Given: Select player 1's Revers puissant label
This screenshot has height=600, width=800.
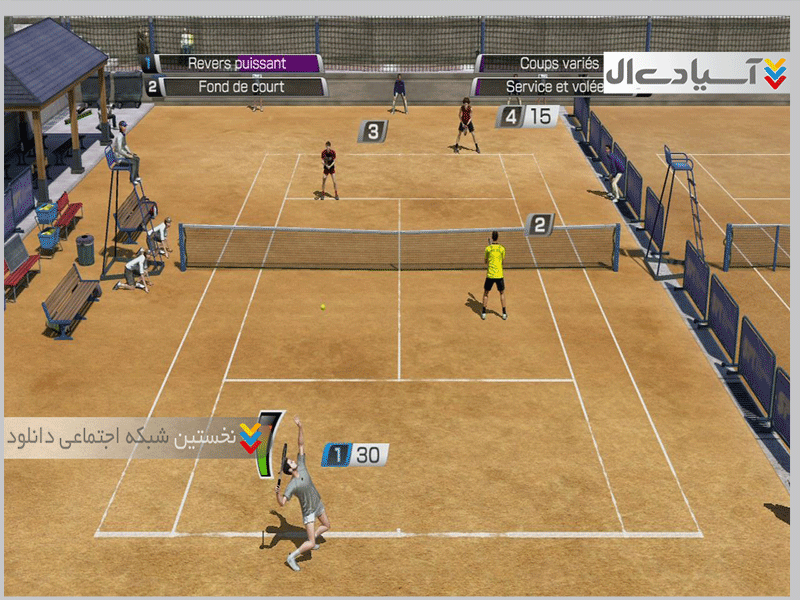Looking at the screenshot, I should tap(236, 63).
